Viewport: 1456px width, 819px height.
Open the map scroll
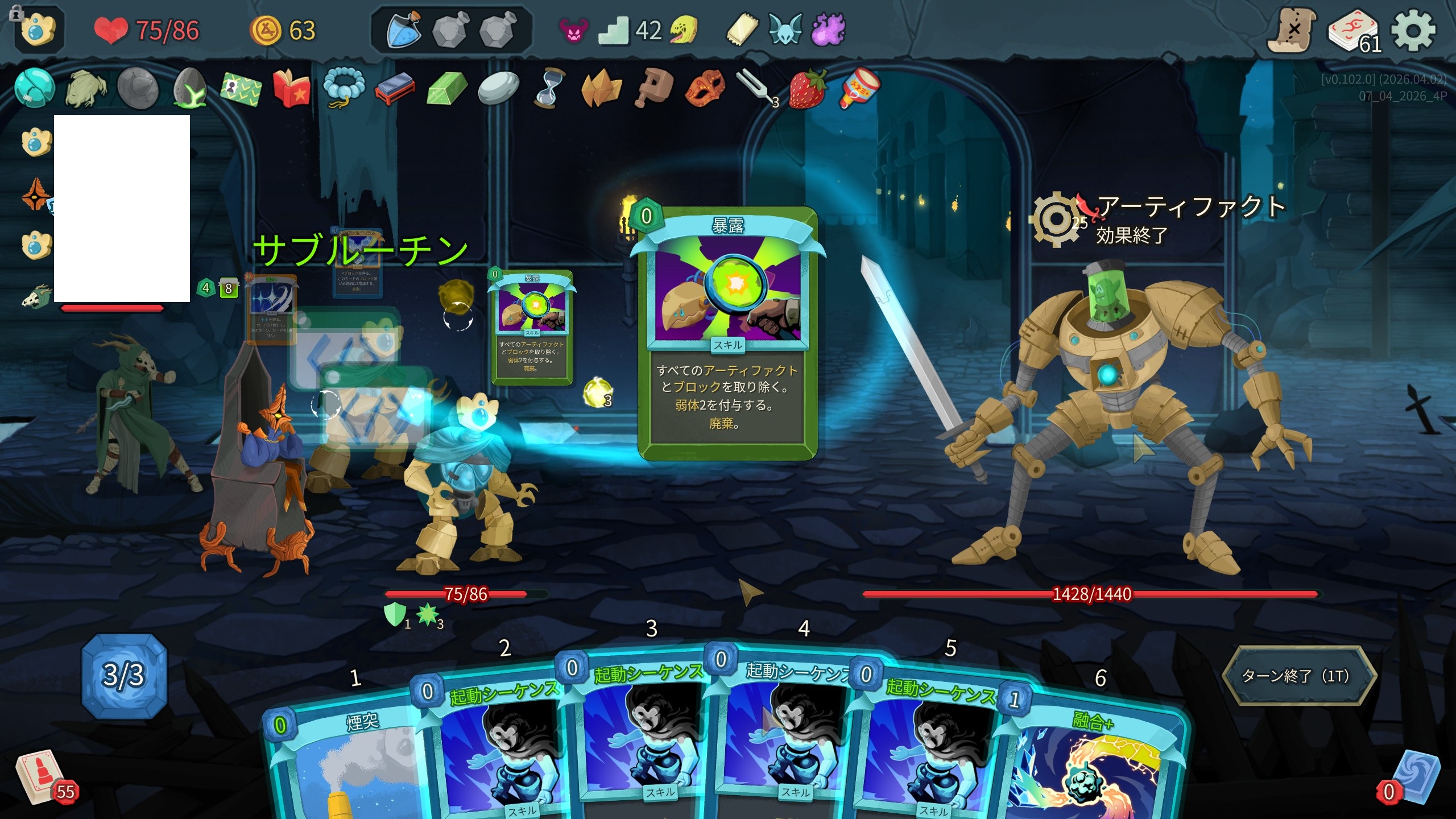click(x=1291, y=31)
